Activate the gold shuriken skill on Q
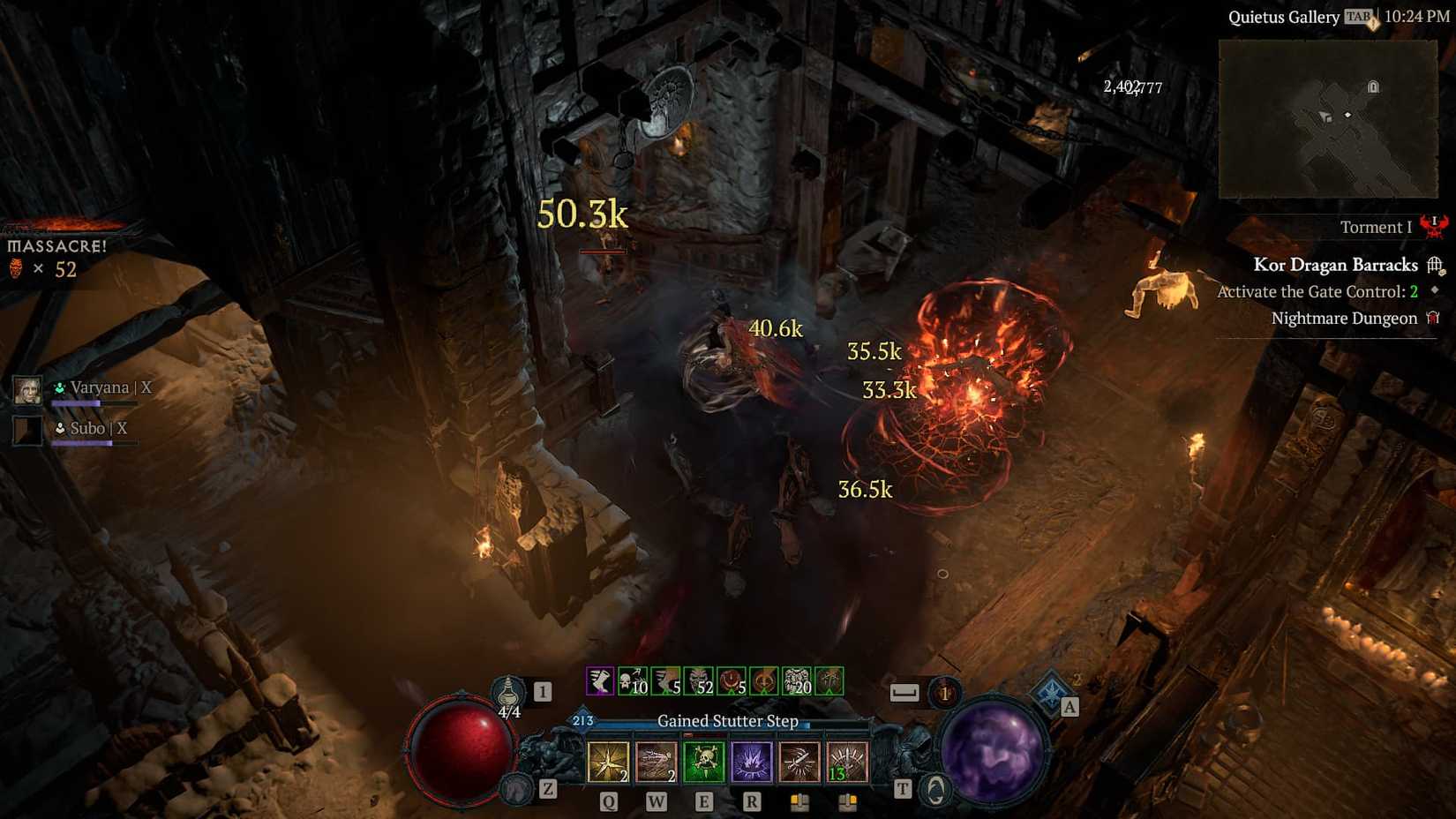1456x819 pixels. (x=609, y=762)
